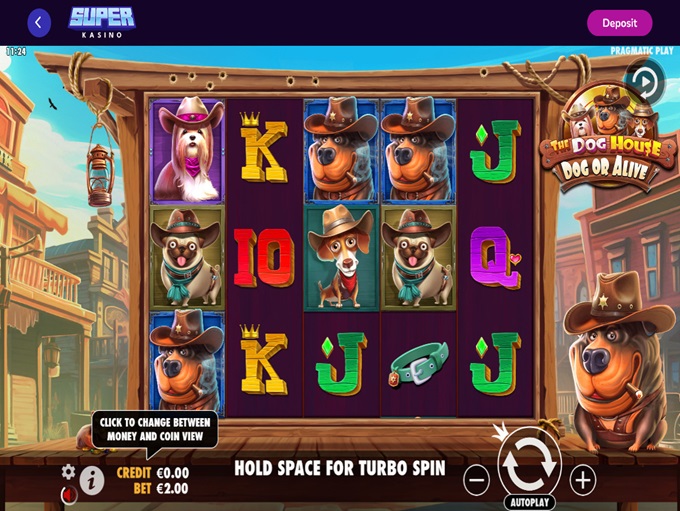Activate the replay button under Pragmatic Play

pos(645,80)
